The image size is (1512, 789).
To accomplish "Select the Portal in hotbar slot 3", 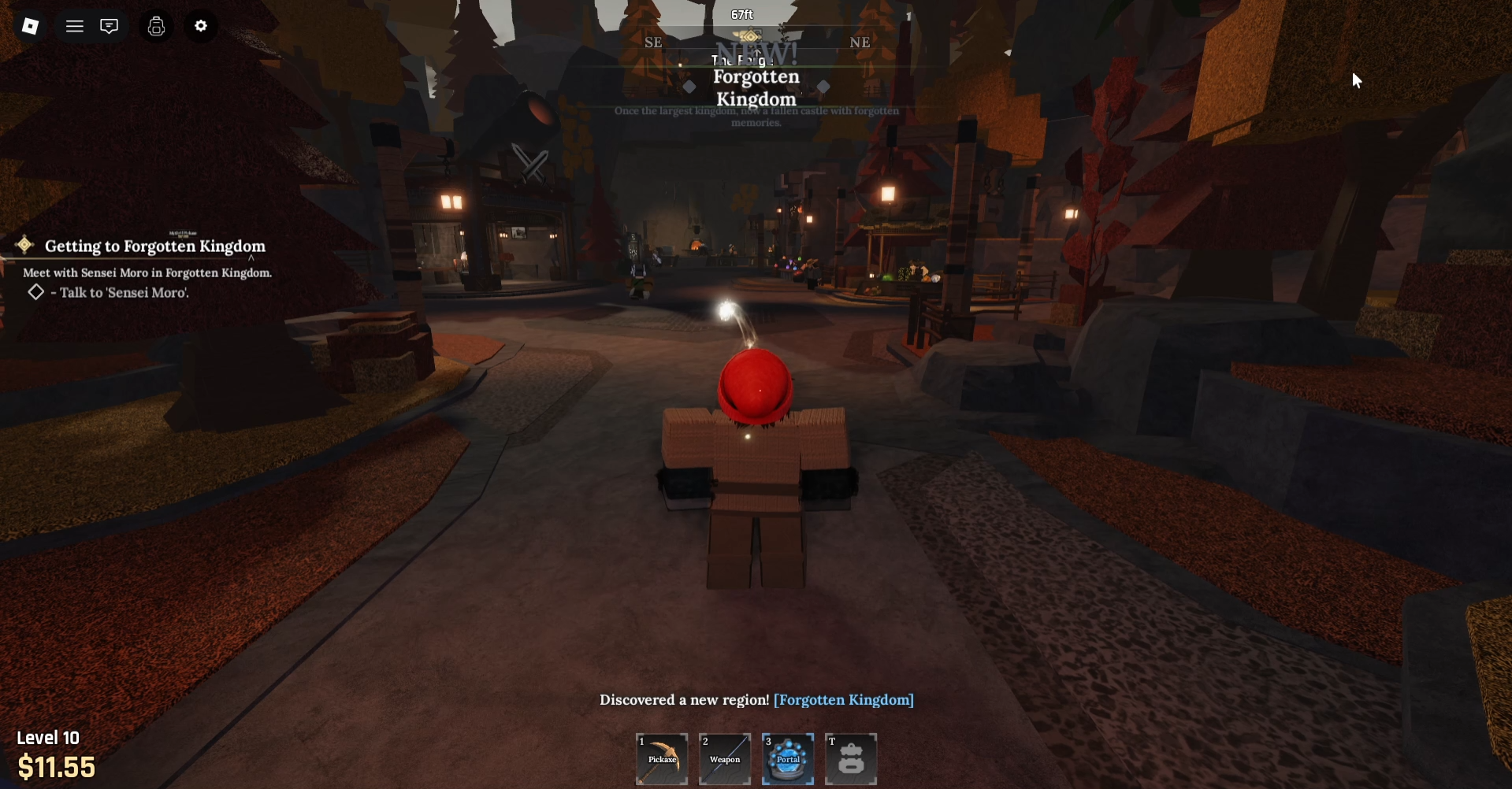I will 787,758.
